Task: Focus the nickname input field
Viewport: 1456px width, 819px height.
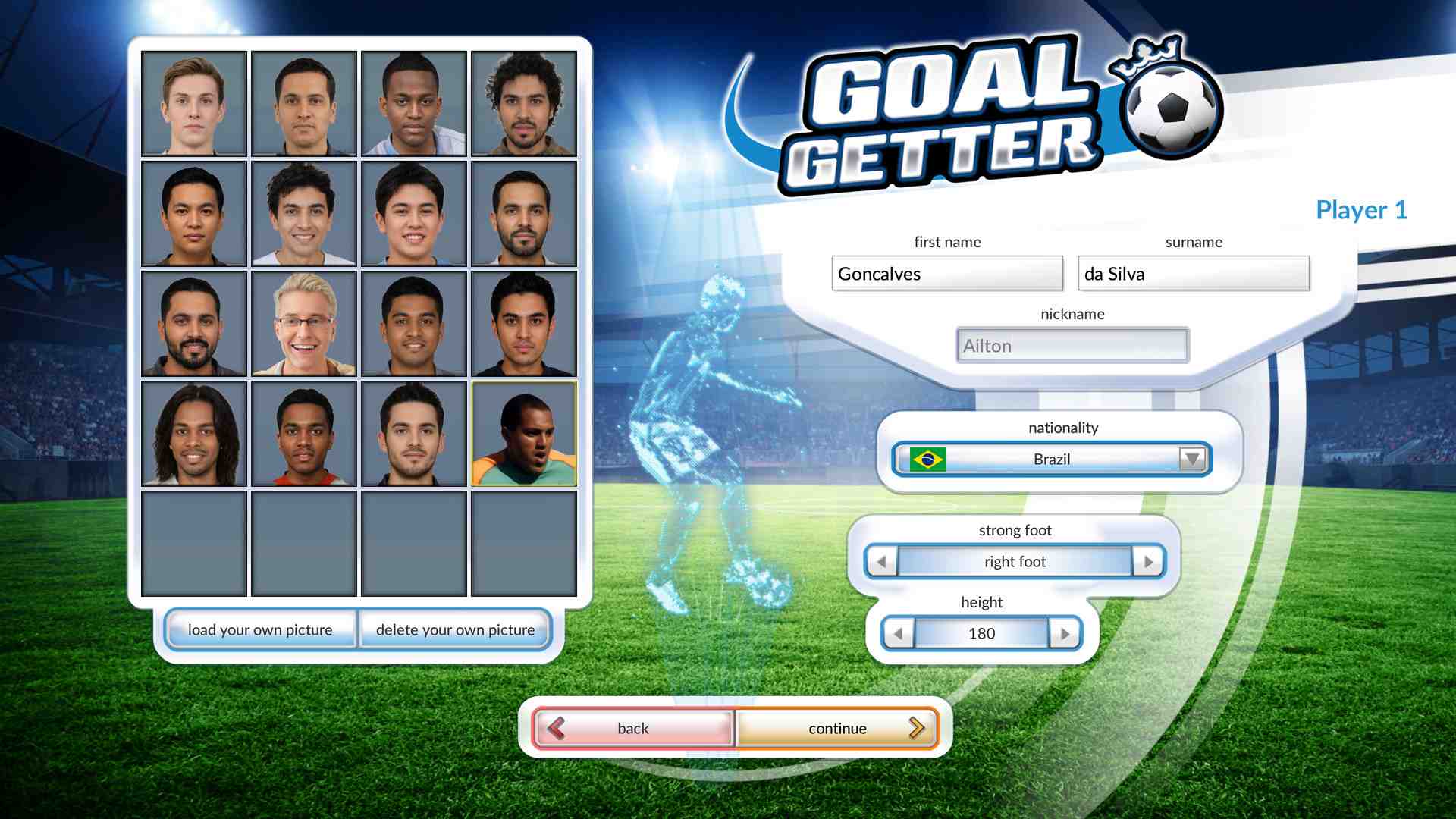Action: click(1072, 346)
